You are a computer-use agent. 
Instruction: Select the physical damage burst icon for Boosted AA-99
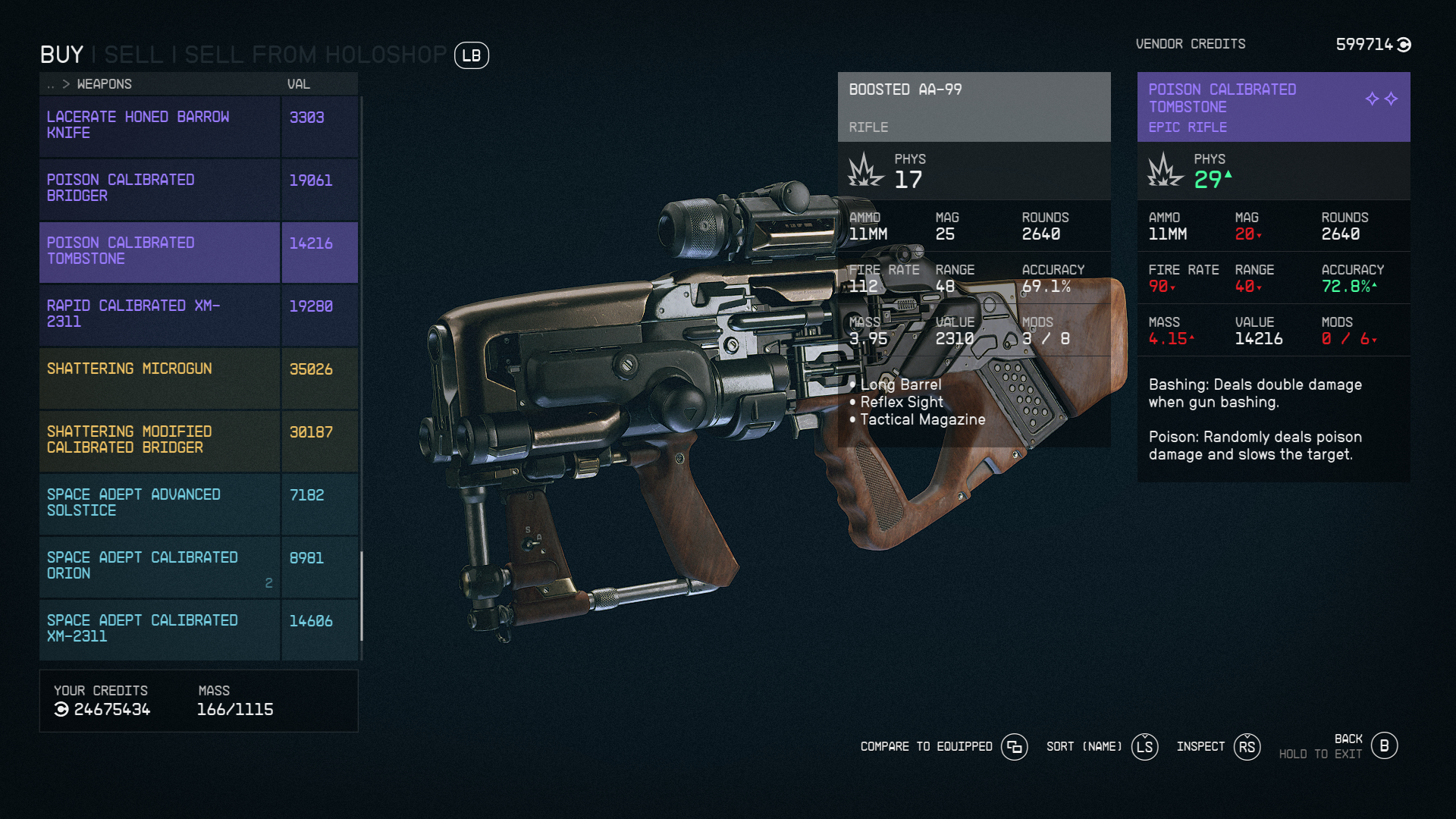tap(864, 170)
